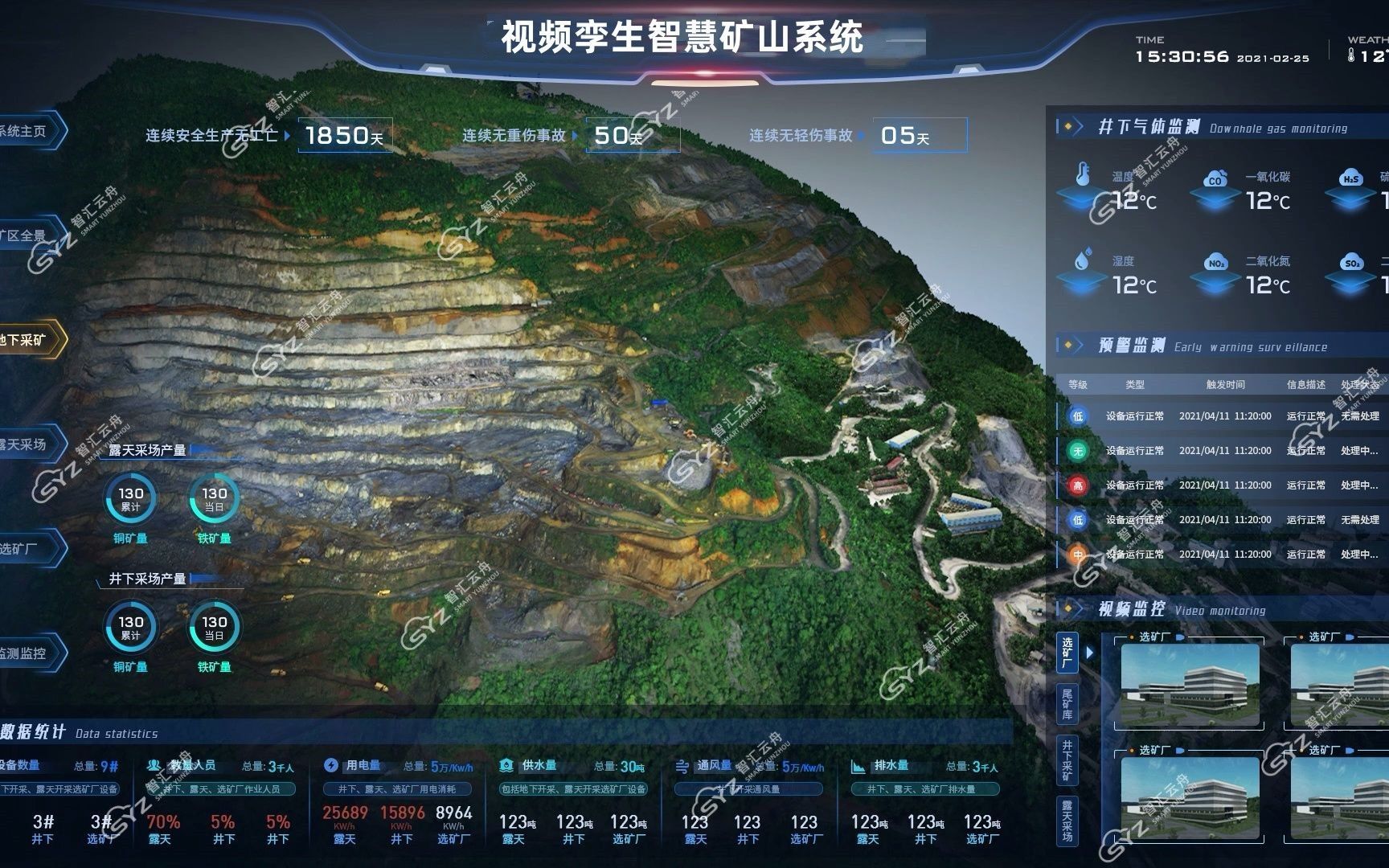The height and width of the screenshot is (868, 1389).
Task: Click the 铜矿量 130 circular progress ring
Action: pyautogui.click(x=130, y=497)
